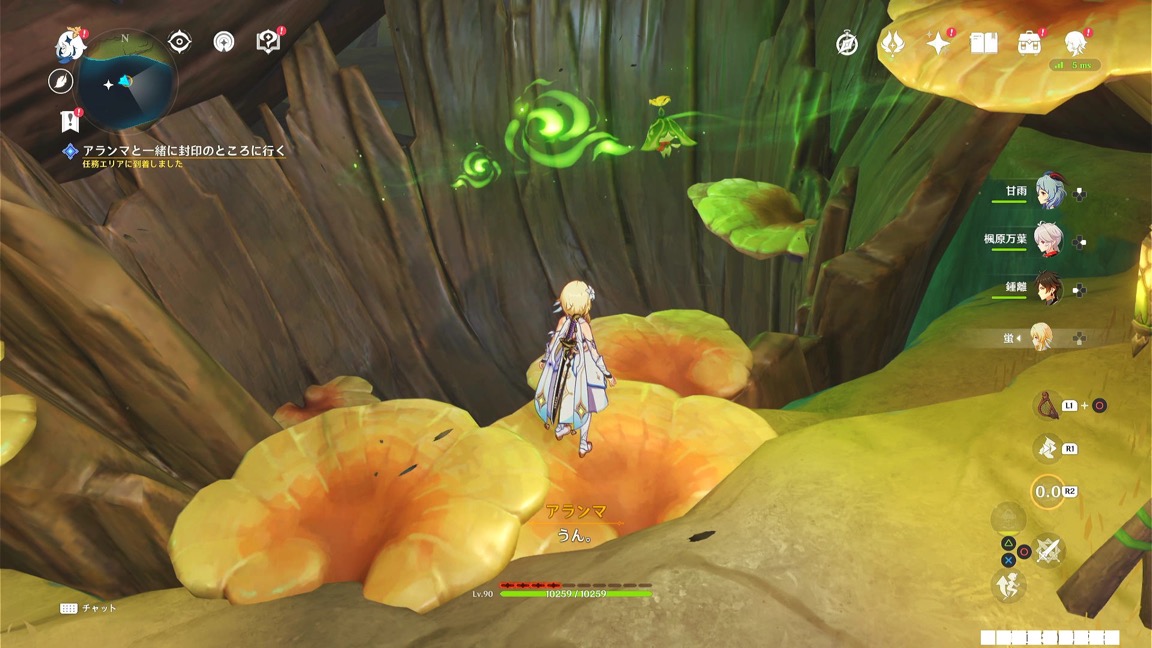Open the winged flame emblem menu
The height and width of the screenshot is (648, 1152).
tap(892, 44)
